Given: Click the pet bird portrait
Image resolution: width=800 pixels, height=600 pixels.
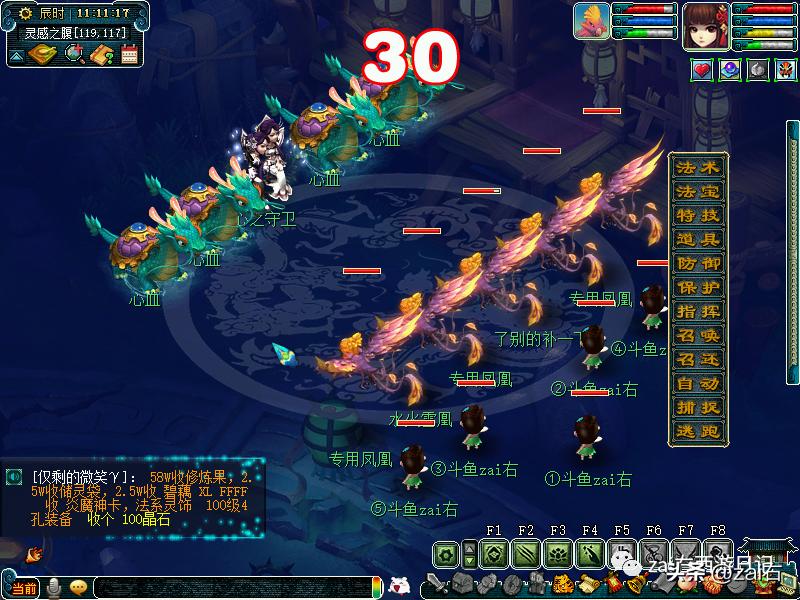Looking at the screenshot, I should [x=592, y=21].
